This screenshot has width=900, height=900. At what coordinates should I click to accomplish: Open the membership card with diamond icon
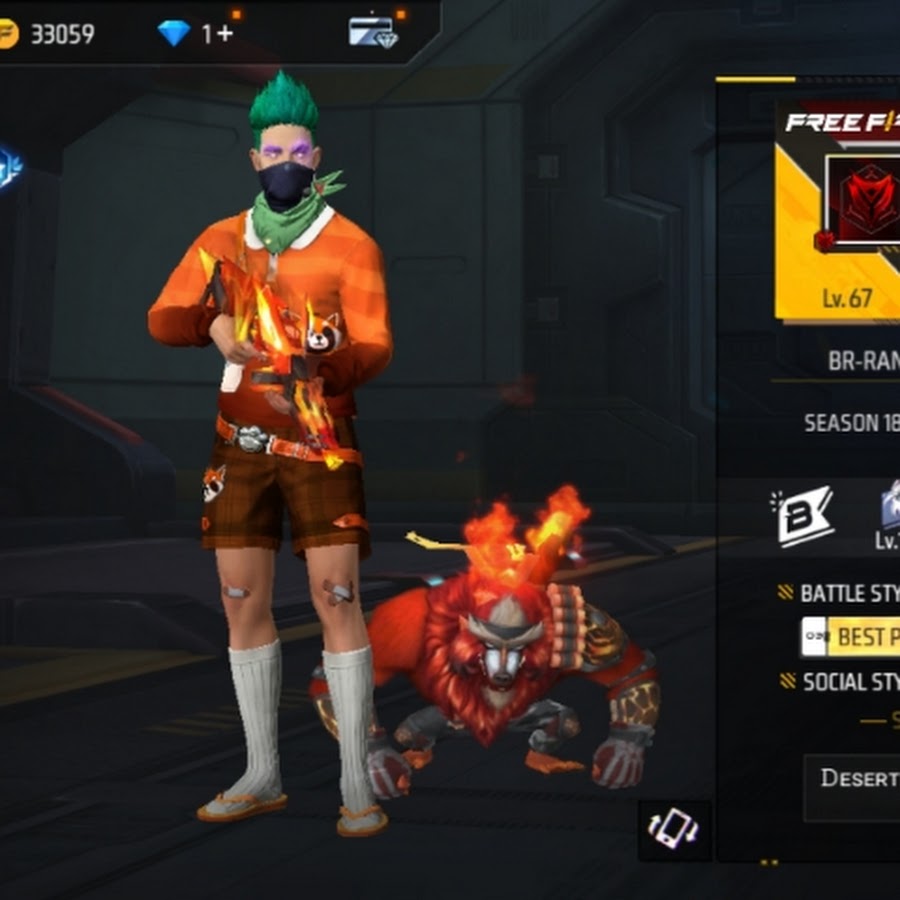[372, 32]
